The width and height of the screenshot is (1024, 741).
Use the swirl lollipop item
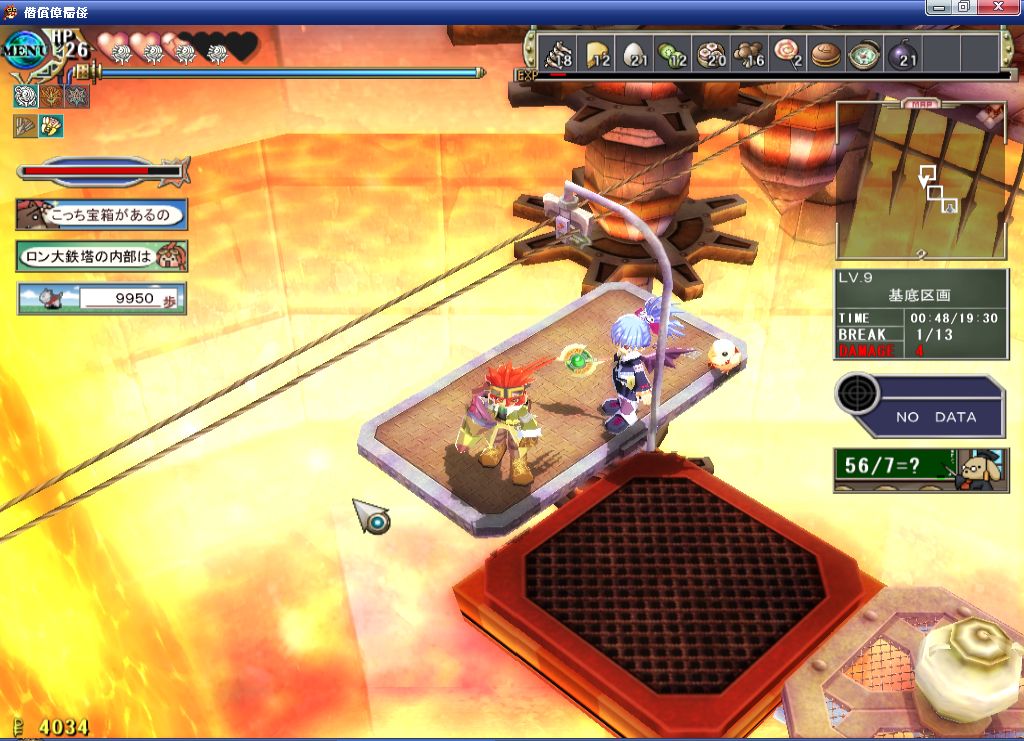pos(788,53)
